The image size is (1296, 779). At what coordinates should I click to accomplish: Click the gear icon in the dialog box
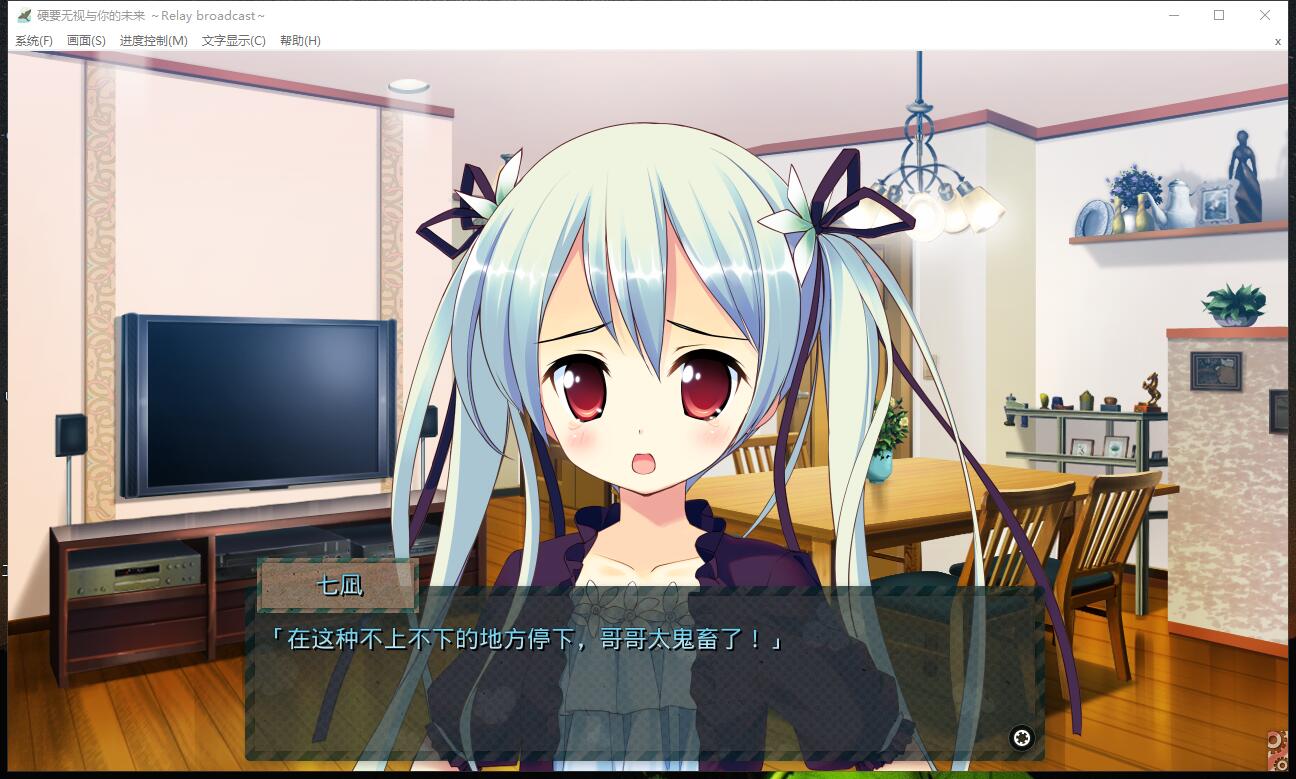pos(1022,737)
